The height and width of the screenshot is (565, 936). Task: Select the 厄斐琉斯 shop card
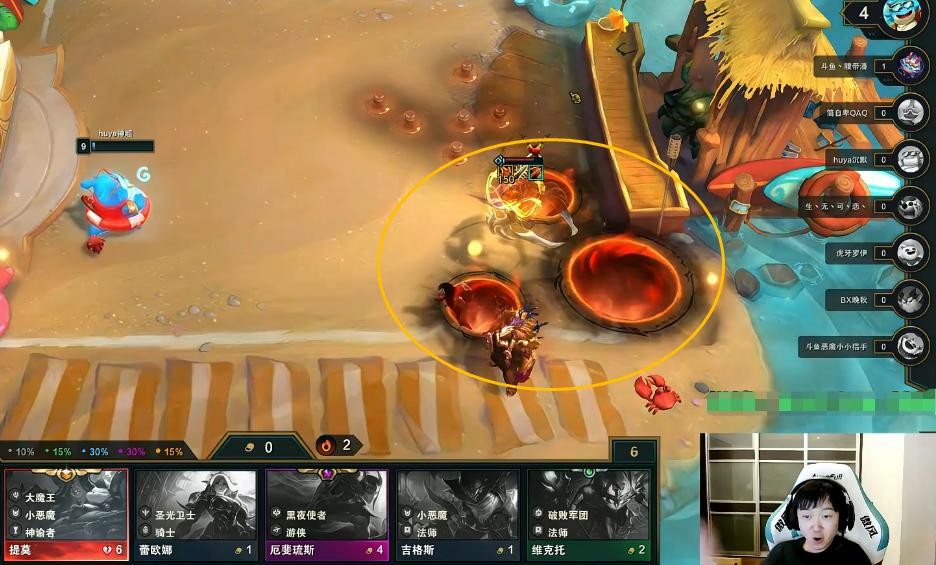[327, 513]
